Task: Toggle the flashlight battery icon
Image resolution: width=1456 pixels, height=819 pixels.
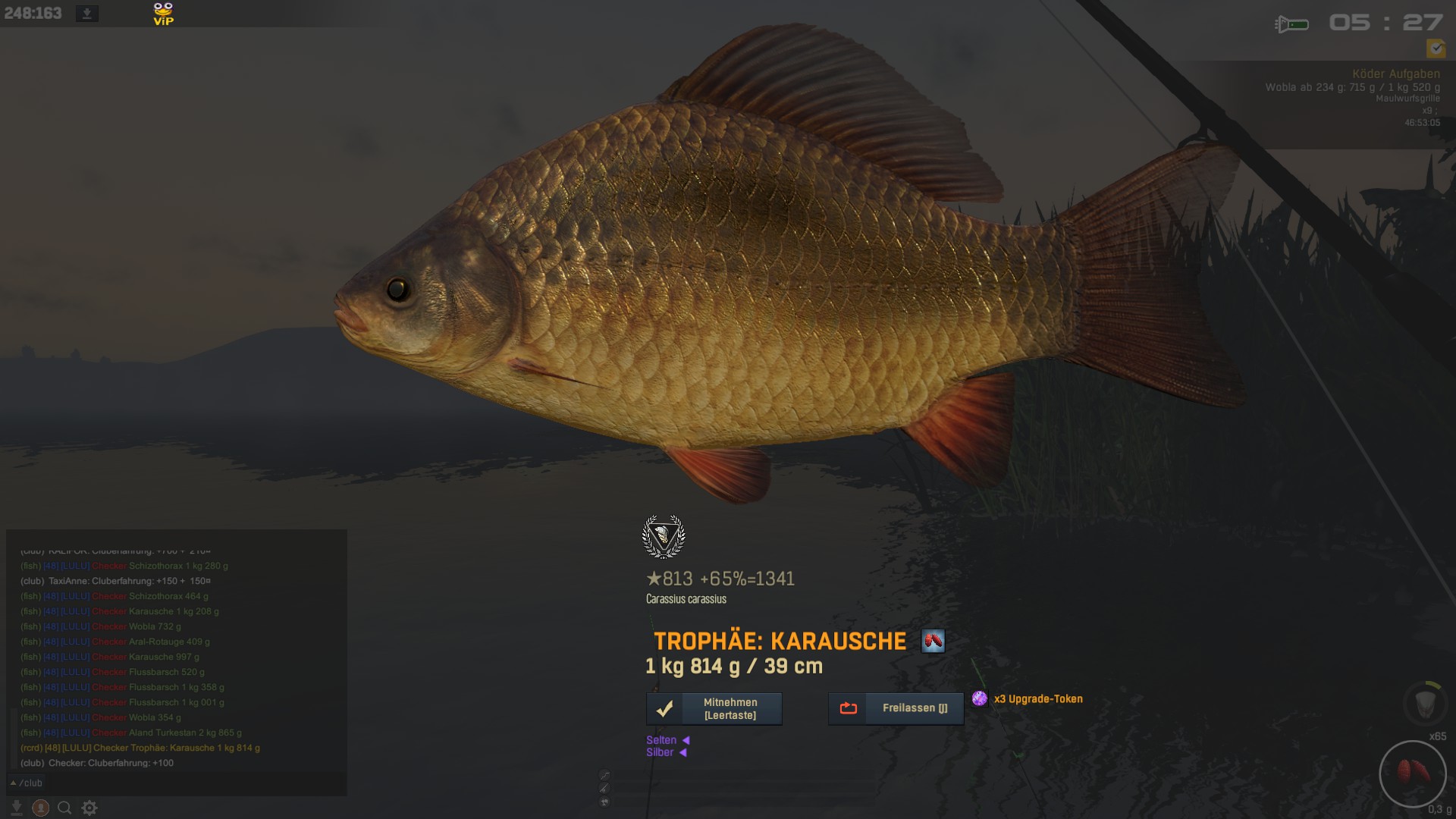Action: [1291, 24]
